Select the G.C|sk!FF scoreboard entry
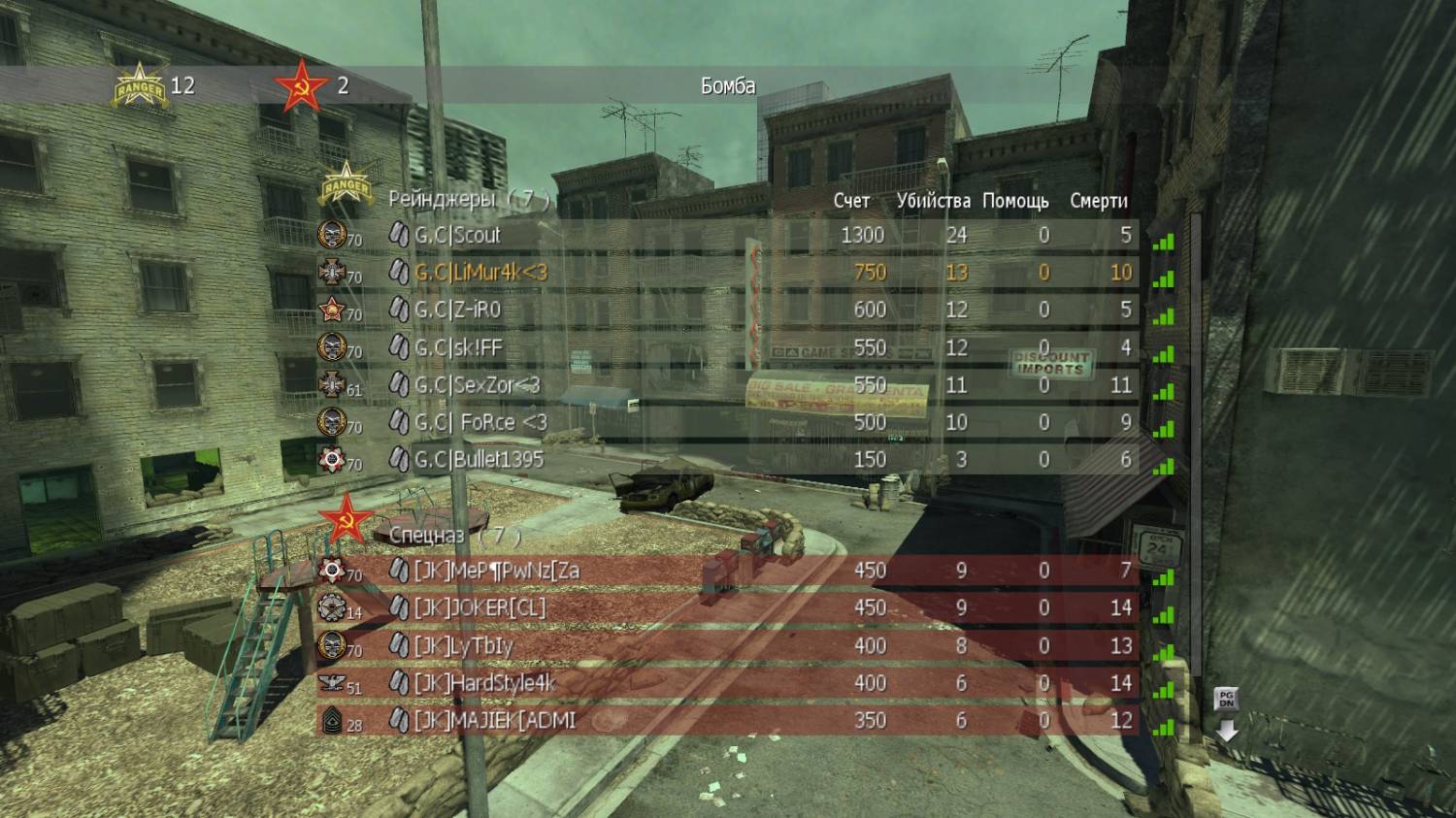 click(x=458, y=347)
